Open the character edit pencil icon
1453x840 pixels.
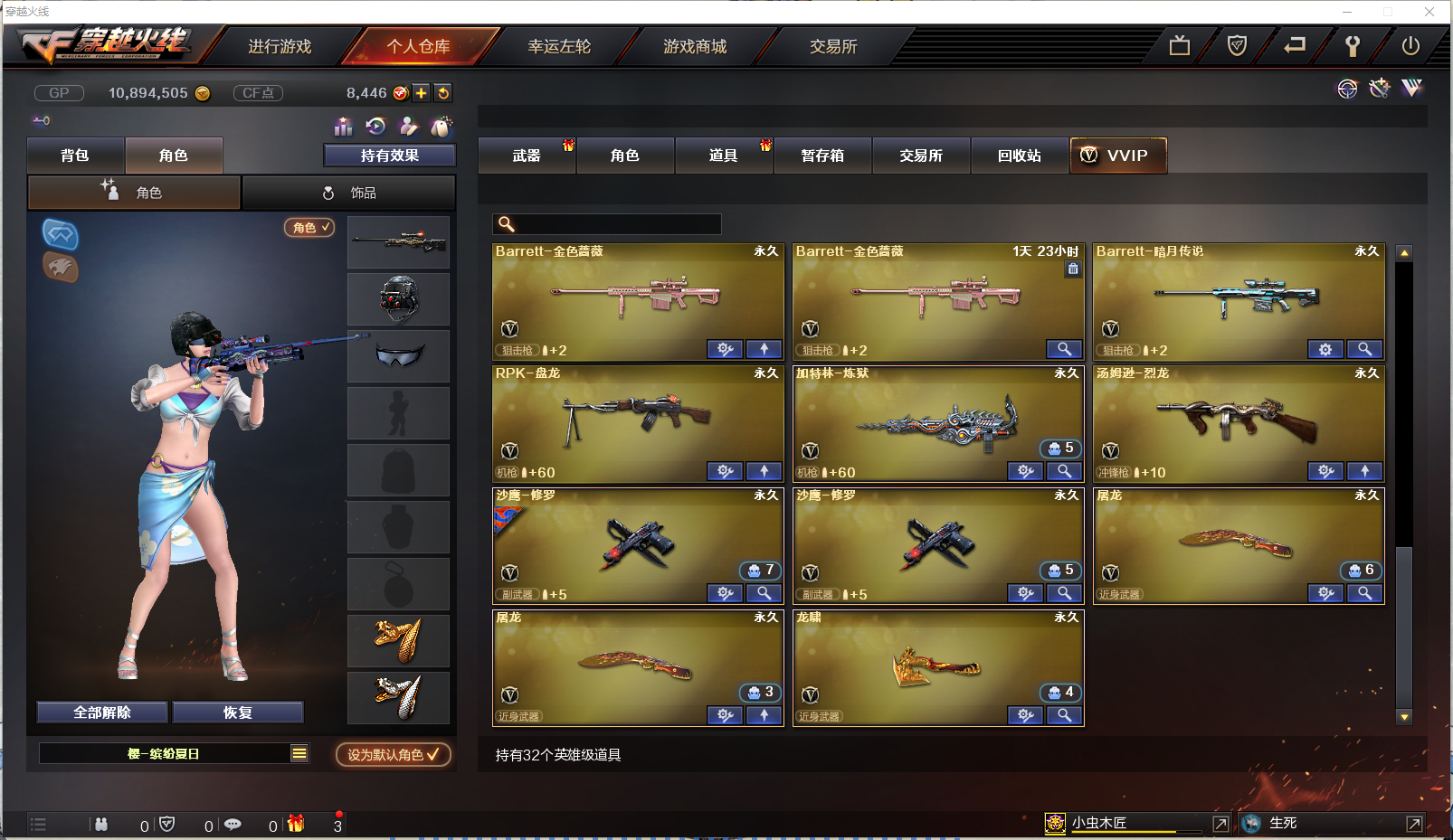pyautogui.click(x=408, y=126)
